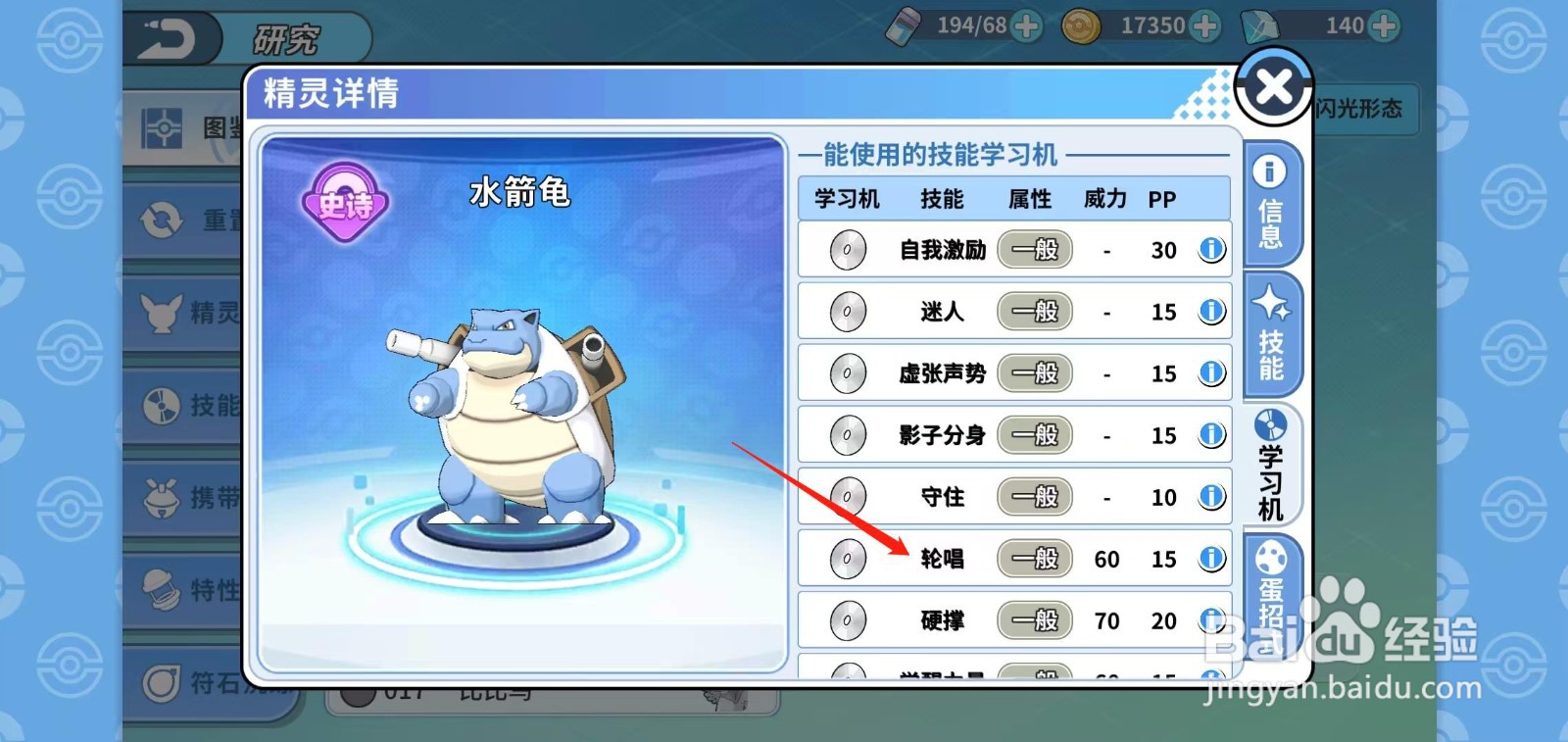This screenshot has height=742, width=1568.
Task: Click the 携带 held-item bell icon
Action: pyautogui.click(x=162, y=497)
